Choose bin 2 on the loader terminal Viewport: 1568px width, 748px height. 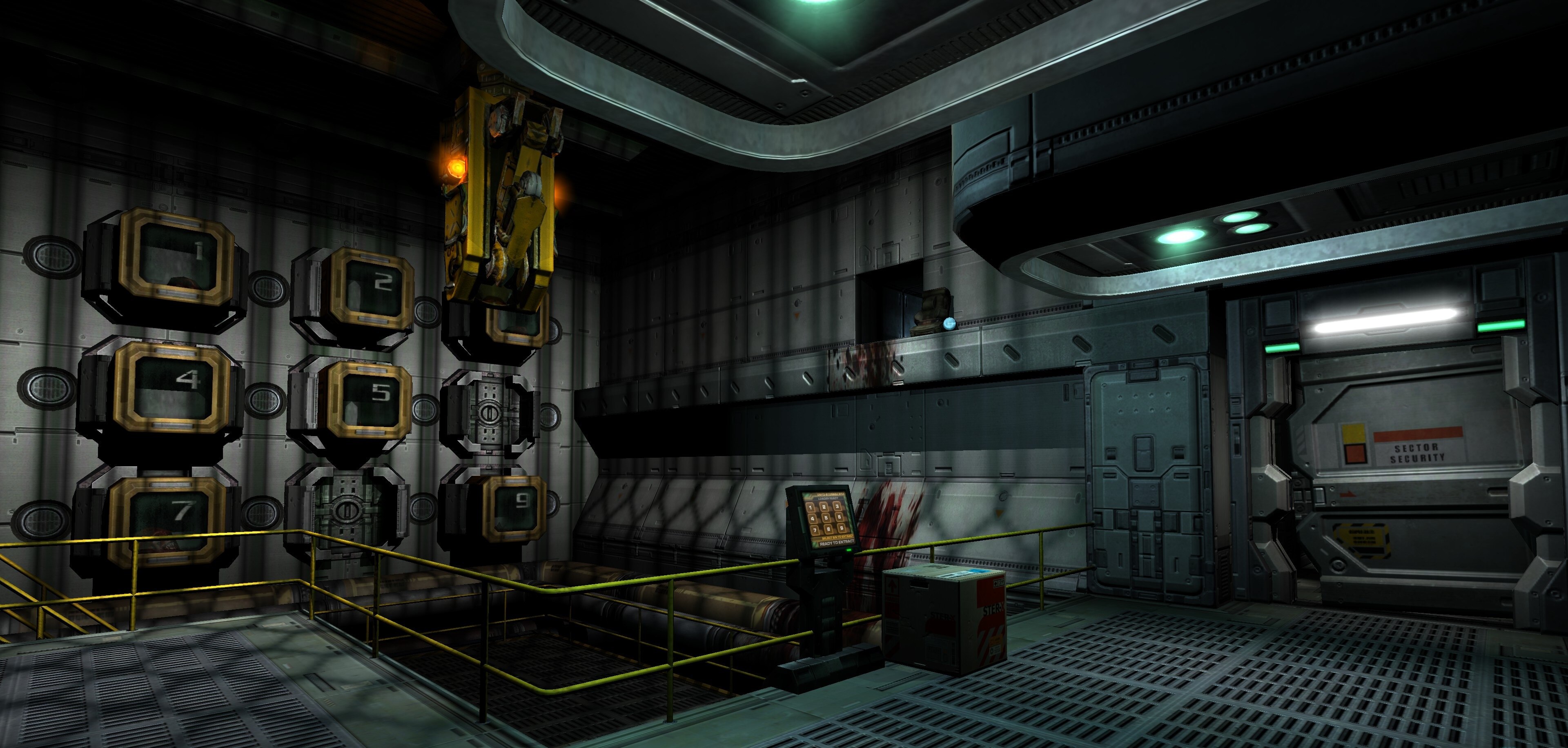click(824, 507)
